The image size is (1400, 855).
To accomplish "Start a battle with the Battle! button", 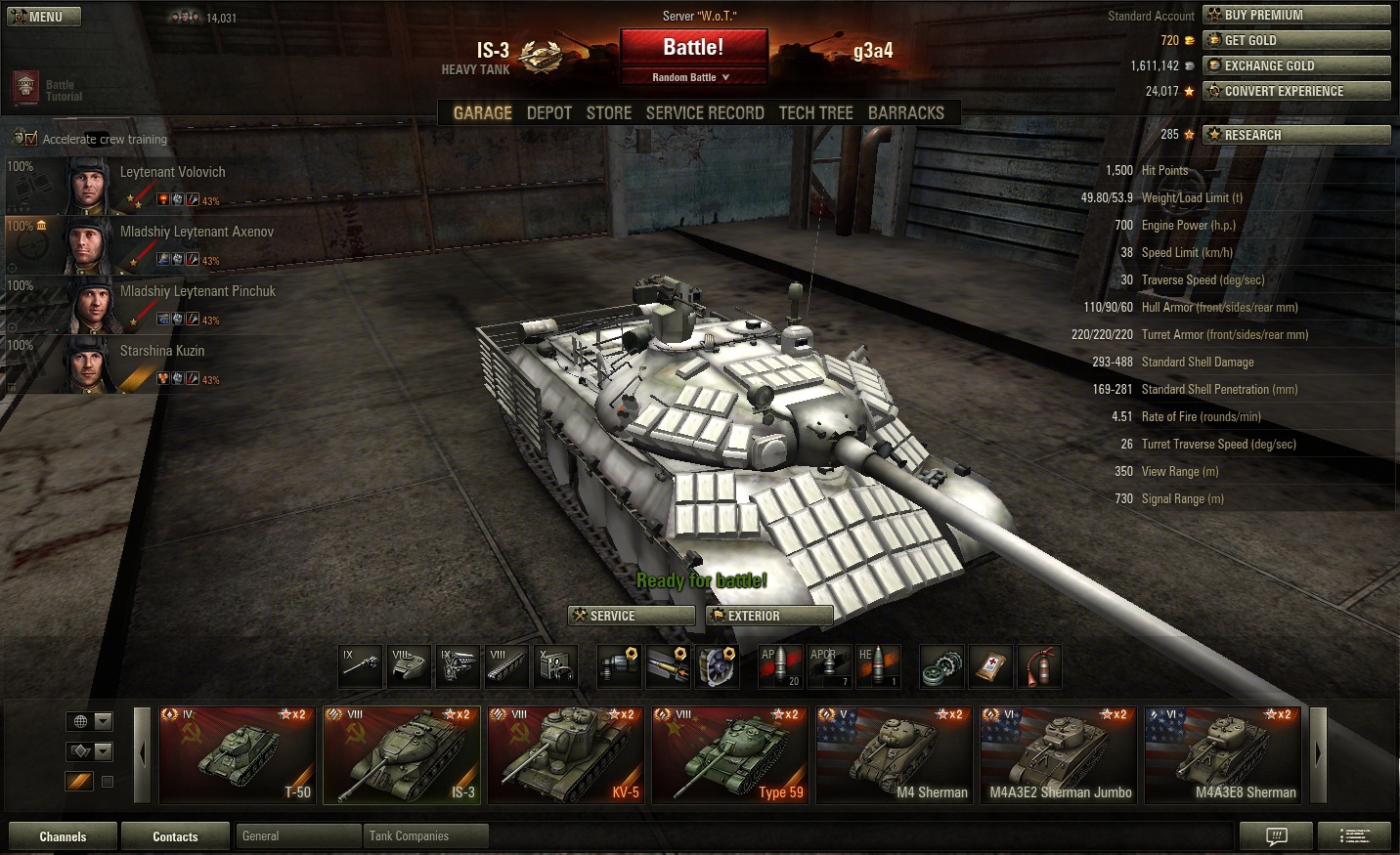I will click(x=693, y=48).
